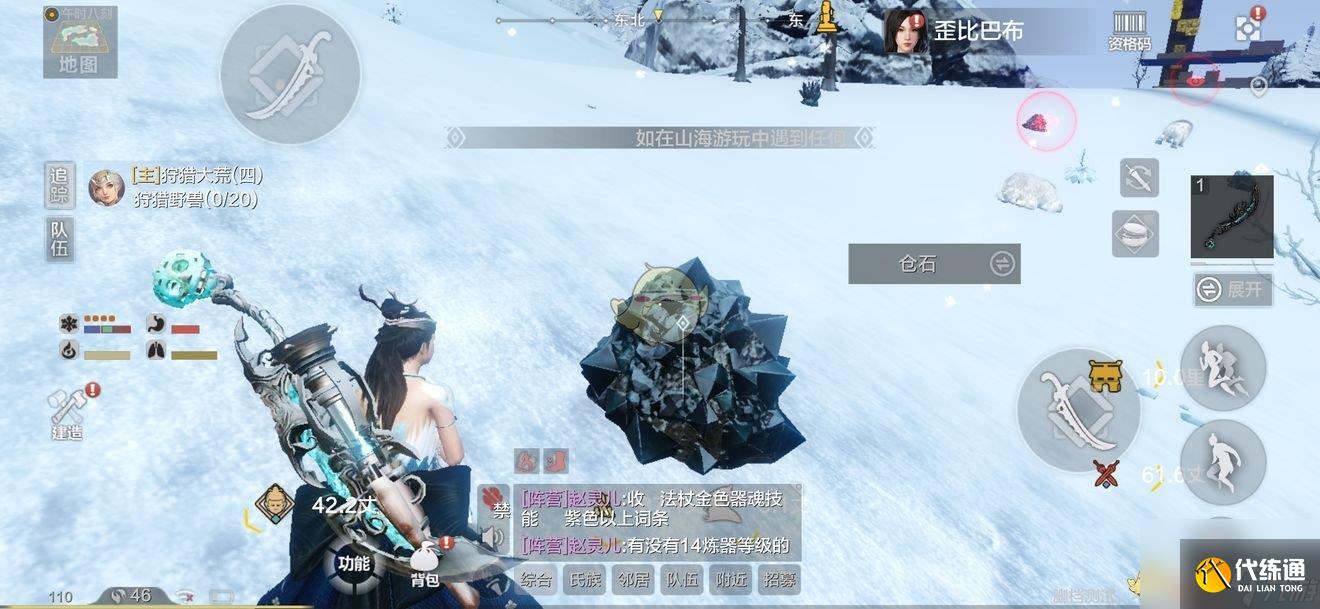Select the 综合 chat channel tab

[x=537, y=579]
